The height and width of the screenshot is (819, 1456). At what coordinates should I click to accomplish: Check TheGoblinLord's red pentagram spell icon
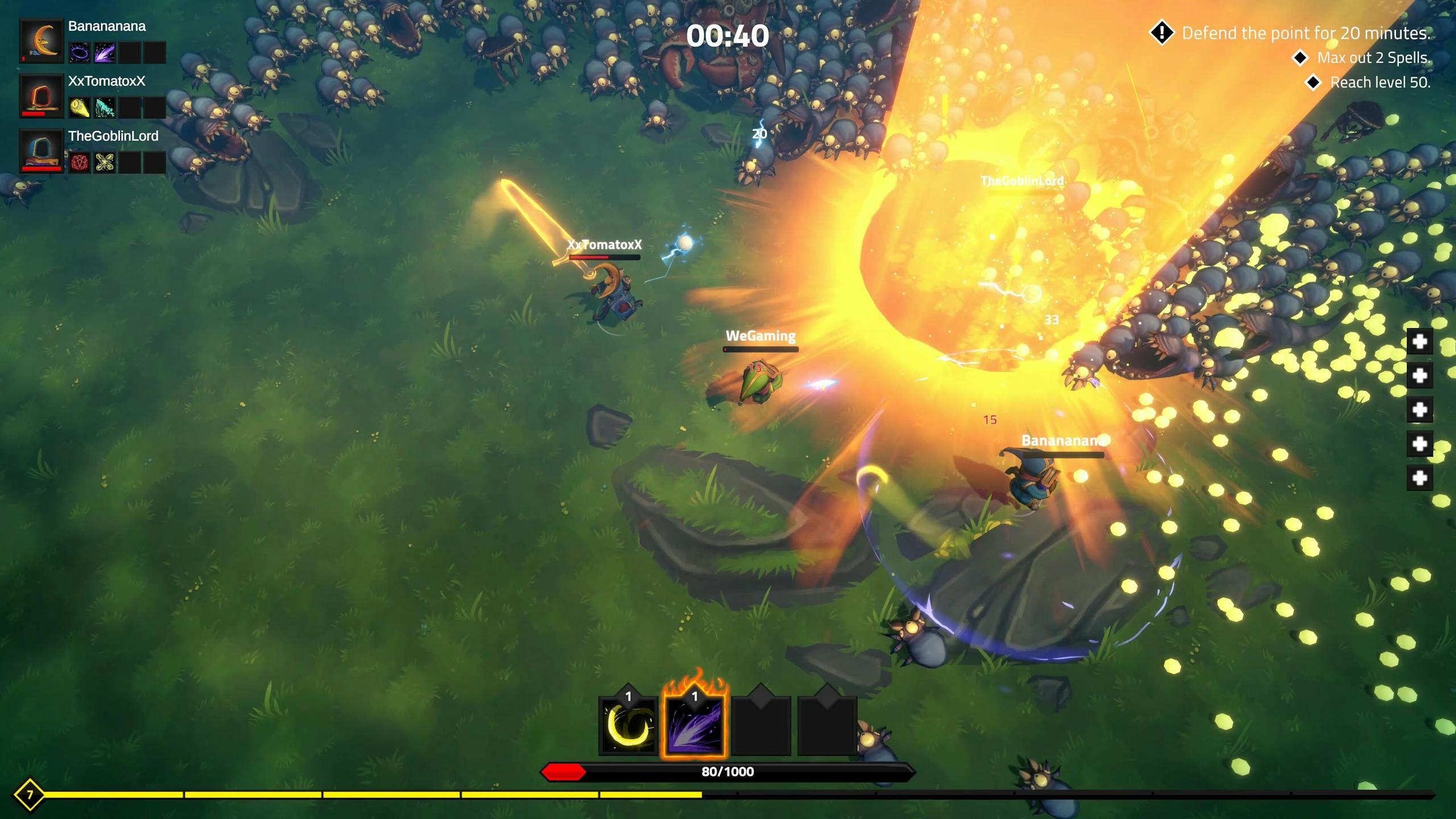[x=80, y=163]
